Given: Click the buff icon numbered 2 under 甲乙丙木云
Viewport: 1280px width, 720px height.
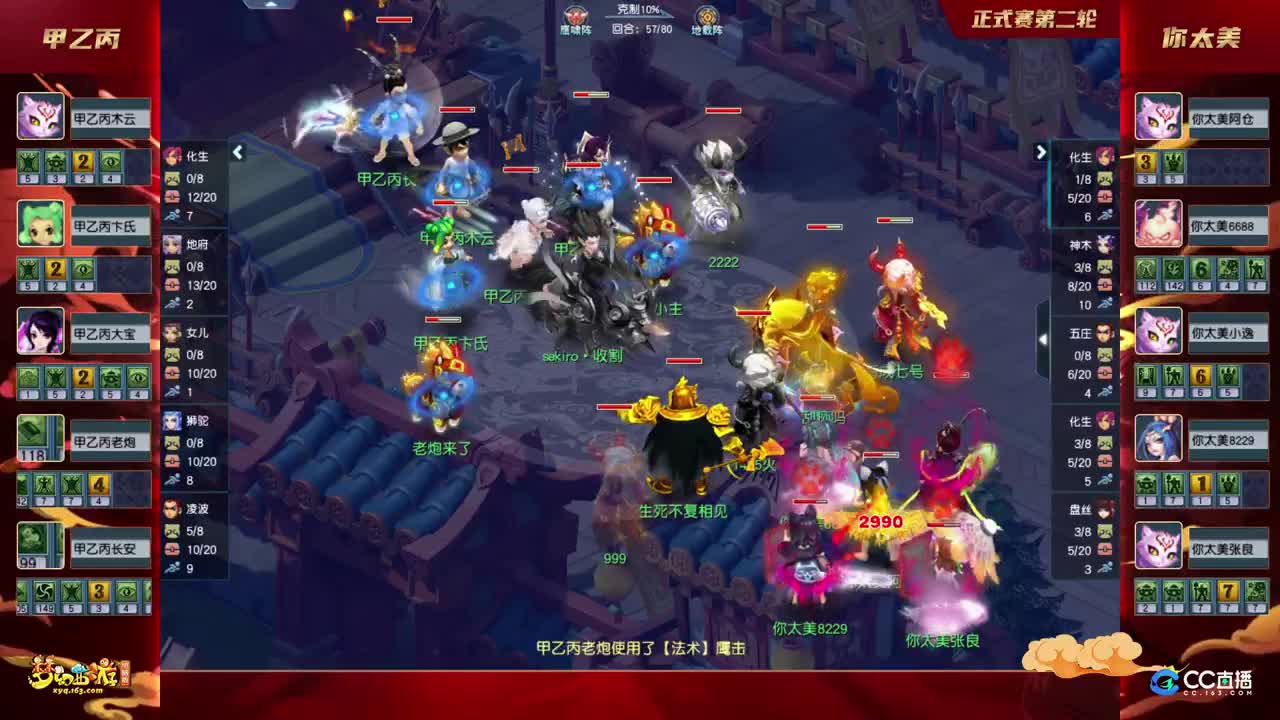Looking at the screenshot, I should [81, 163].
